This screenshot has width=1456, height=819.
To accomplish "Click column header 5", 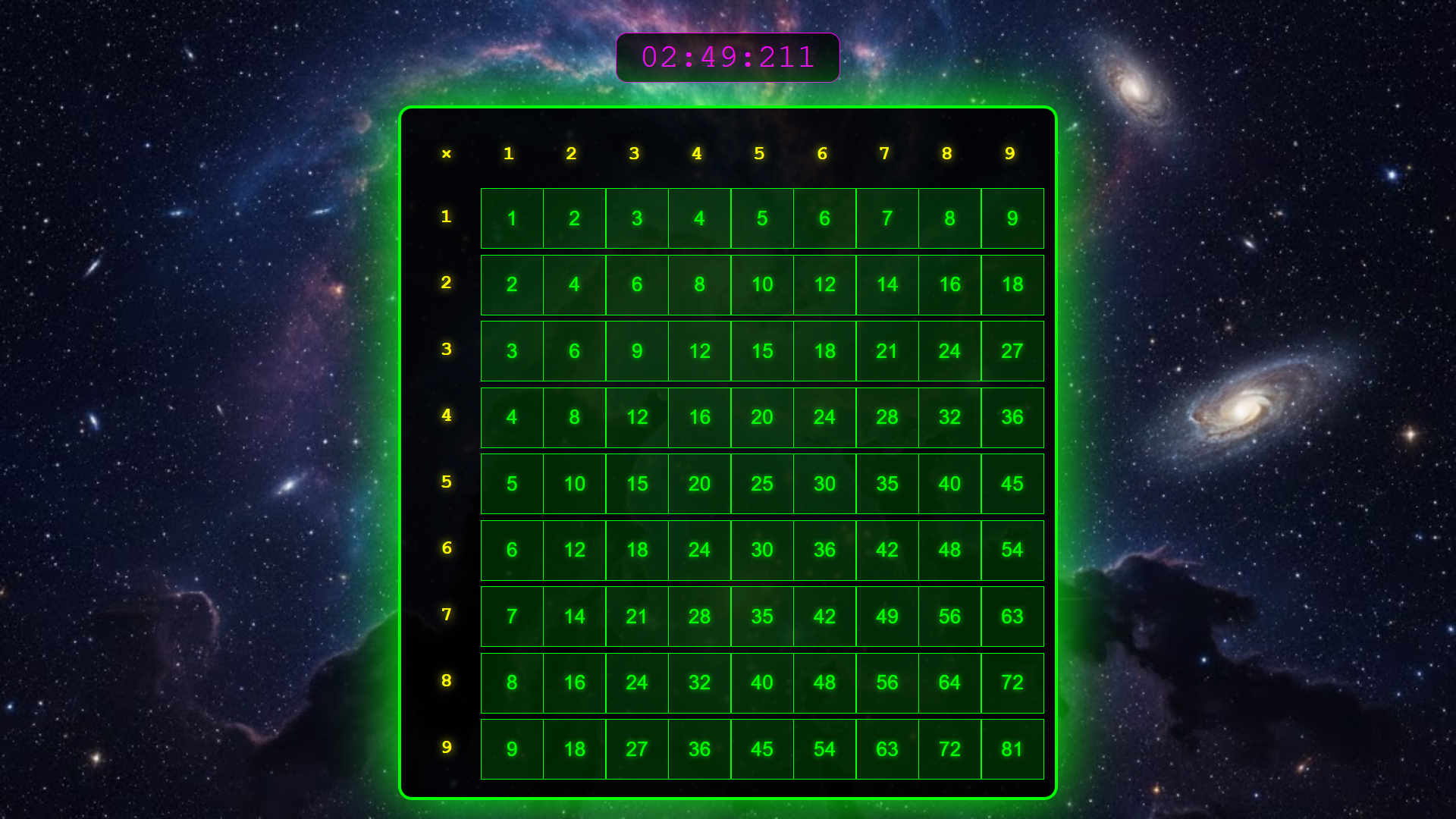I will click(760, 153).
